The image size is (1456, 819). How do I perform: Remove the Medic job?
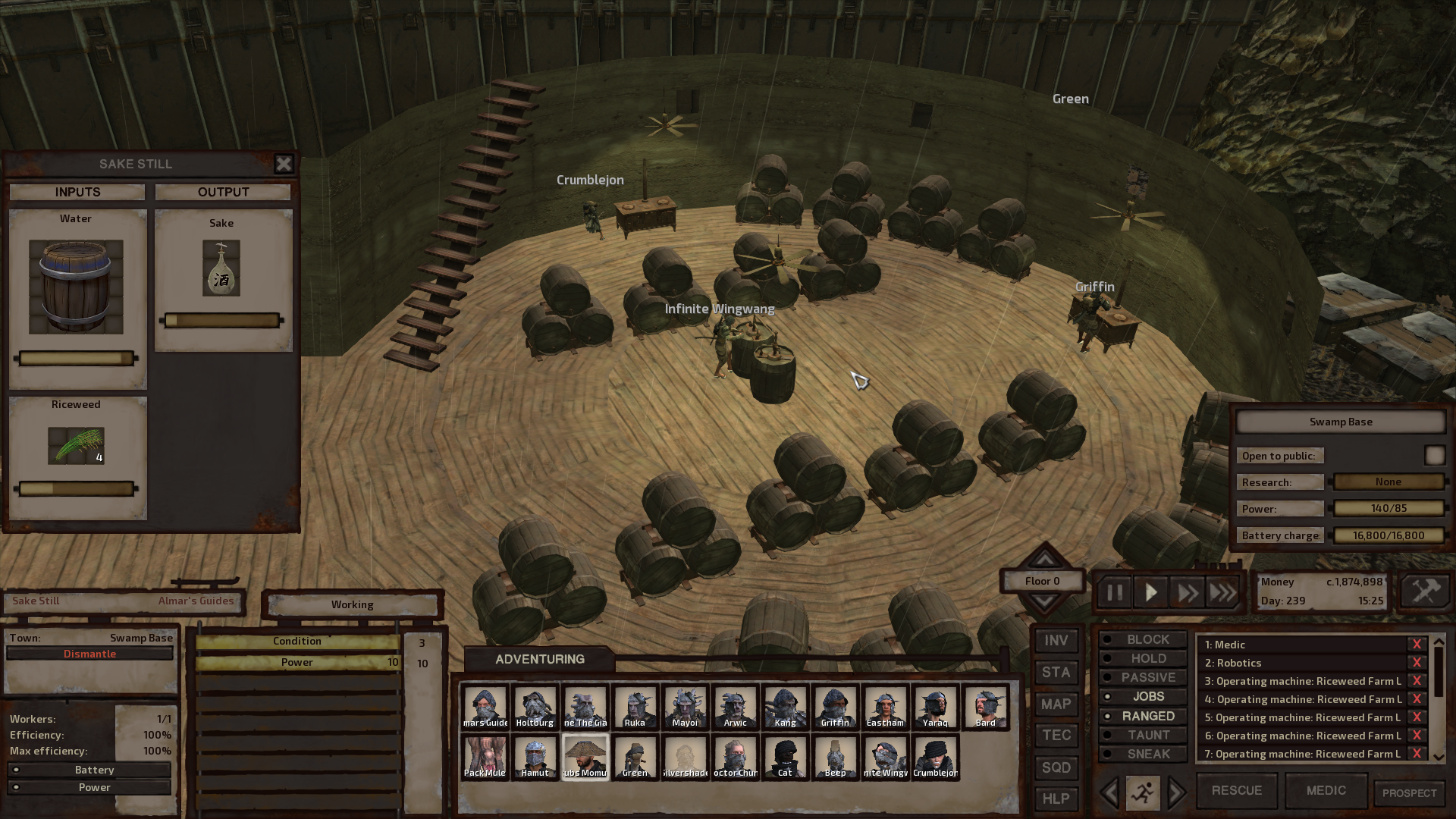point(1416,645)
